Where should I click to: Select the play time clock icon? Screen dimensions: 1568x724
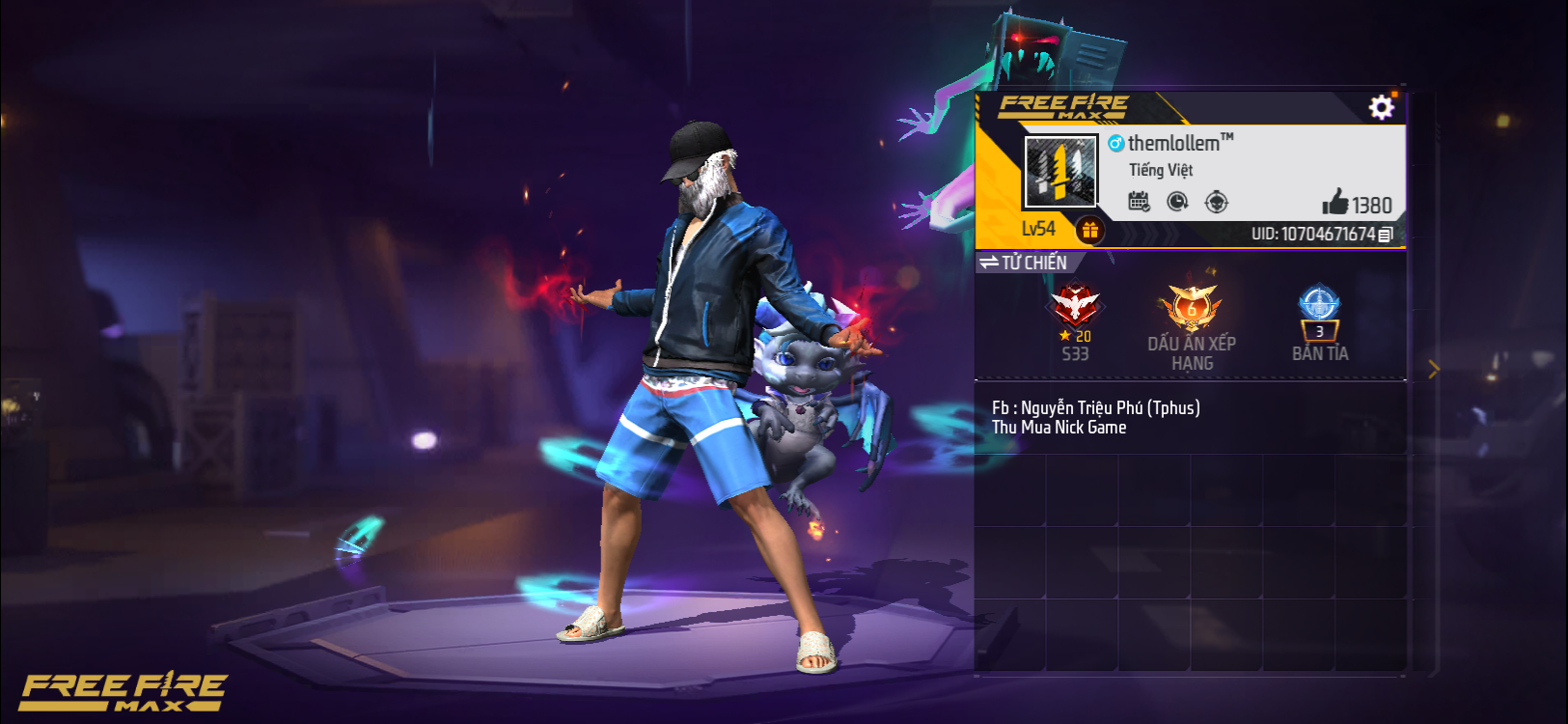tap(1179, 202)
